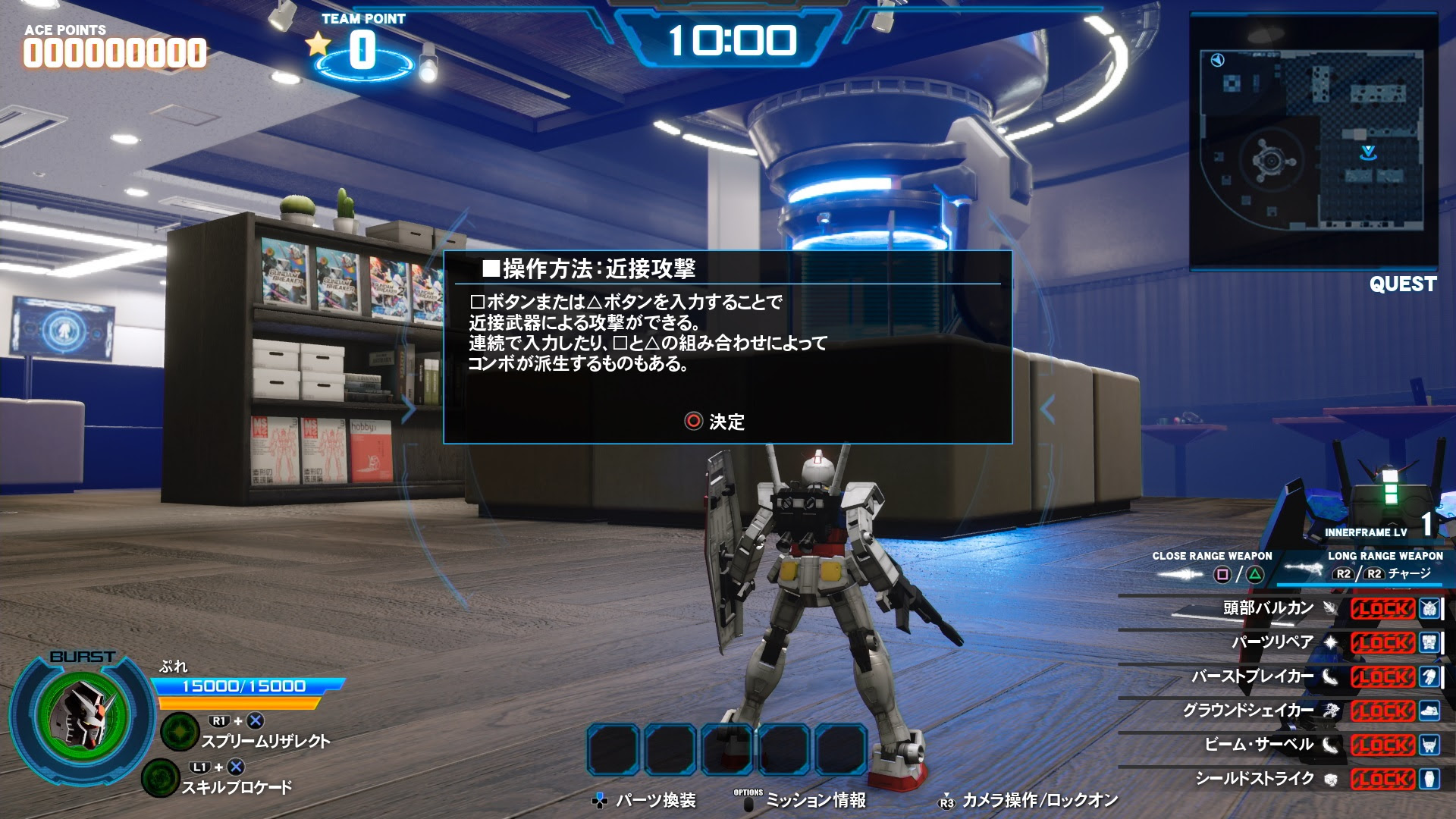Toggle the LOCK on 頭部バルカン

[x=1383, y=607]
